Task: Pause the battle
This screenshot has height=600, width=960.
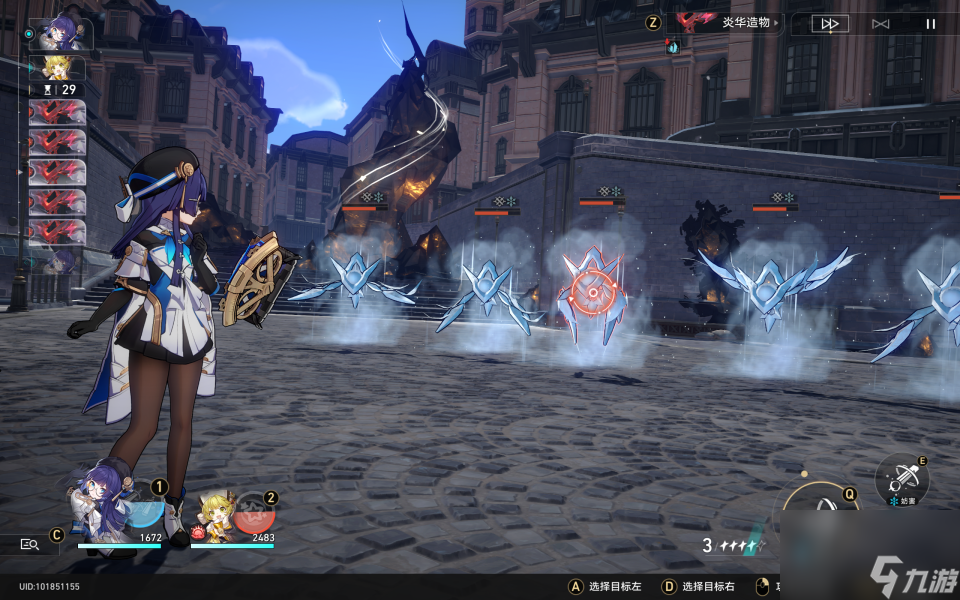Action: click(x=931, y=24)
